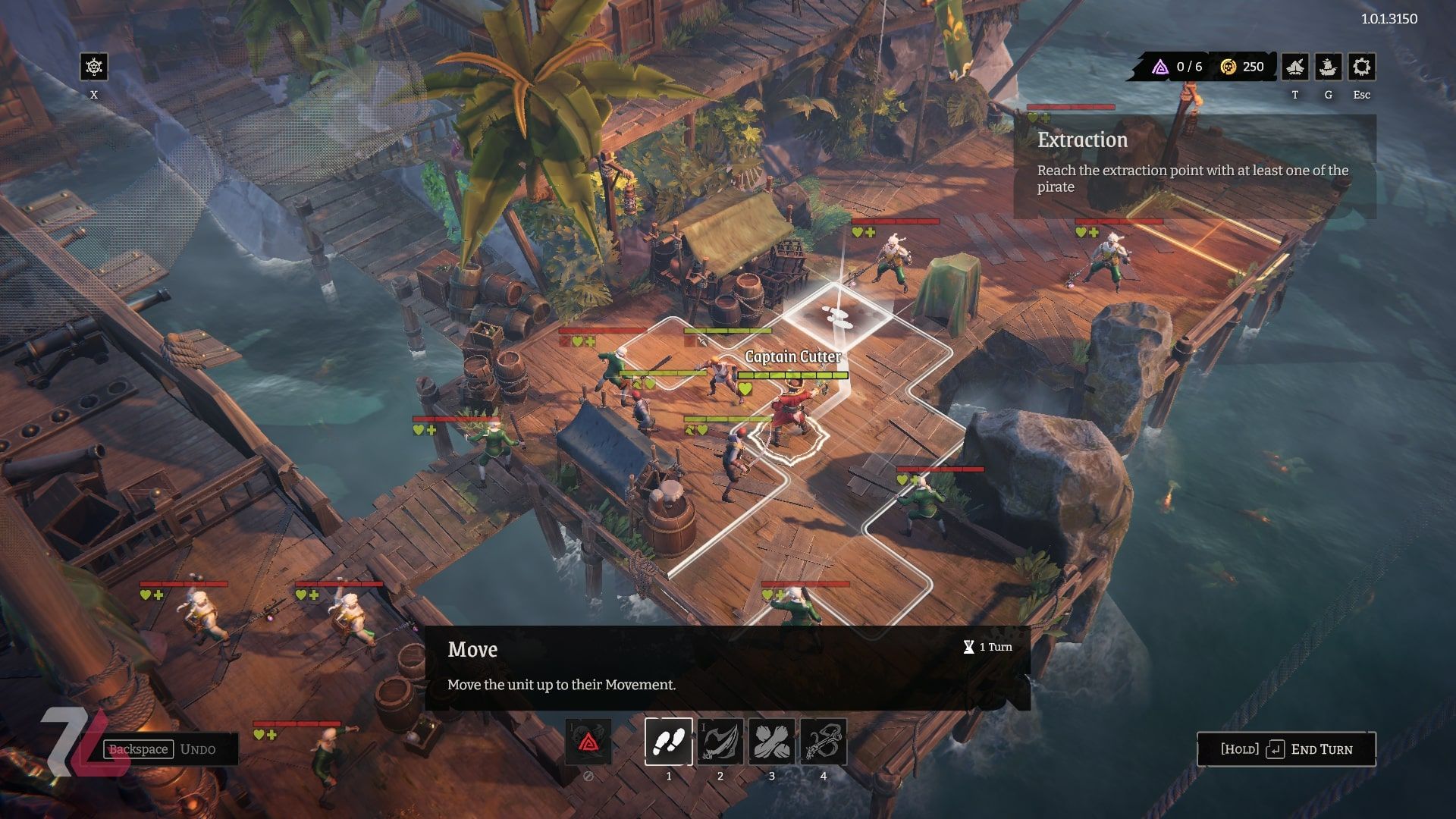Toggle the ship wheel button

[x=94, y=67]
